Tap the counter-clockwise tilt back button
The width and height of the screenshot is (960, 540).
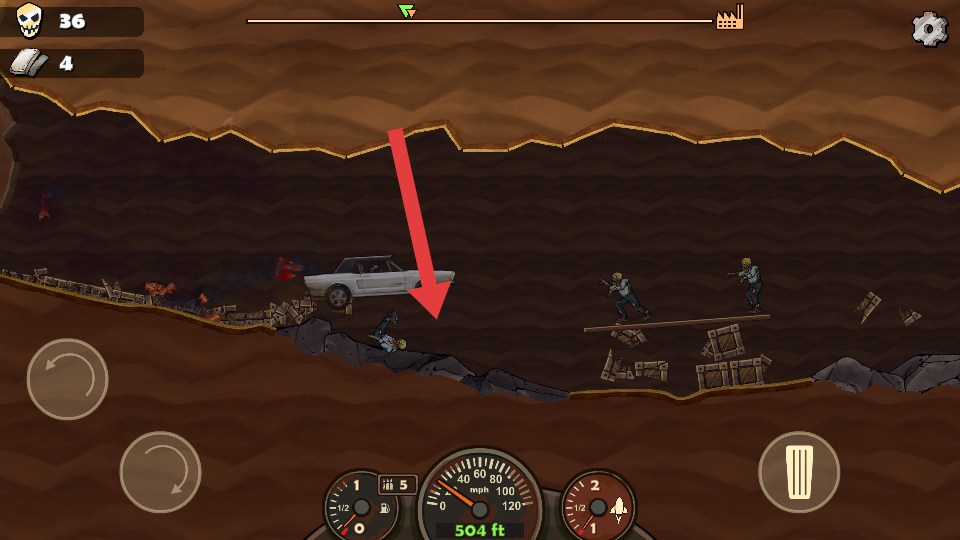[x=67, y=379]
